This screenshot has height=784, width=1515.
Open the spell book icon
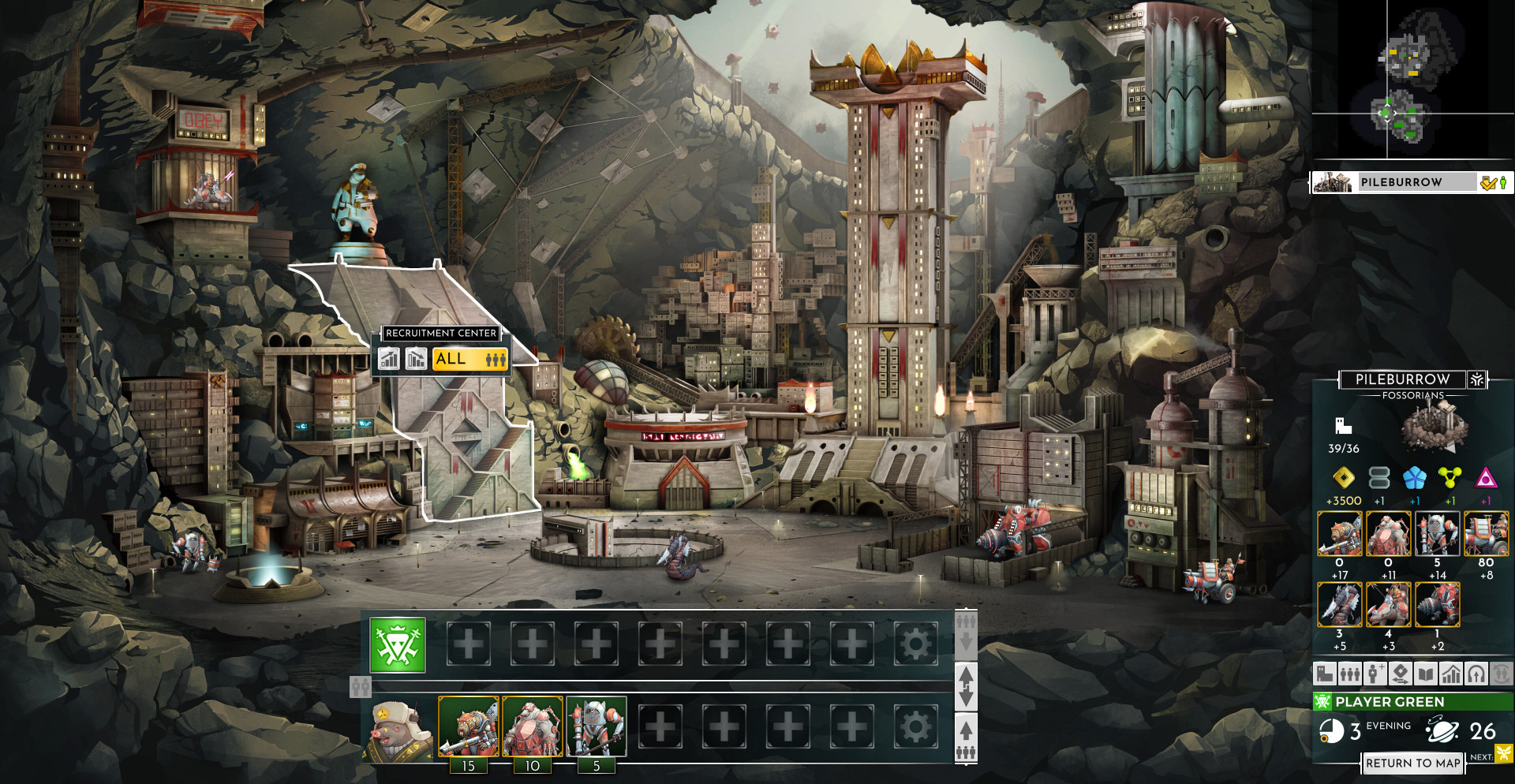(x=1425, y=674)
